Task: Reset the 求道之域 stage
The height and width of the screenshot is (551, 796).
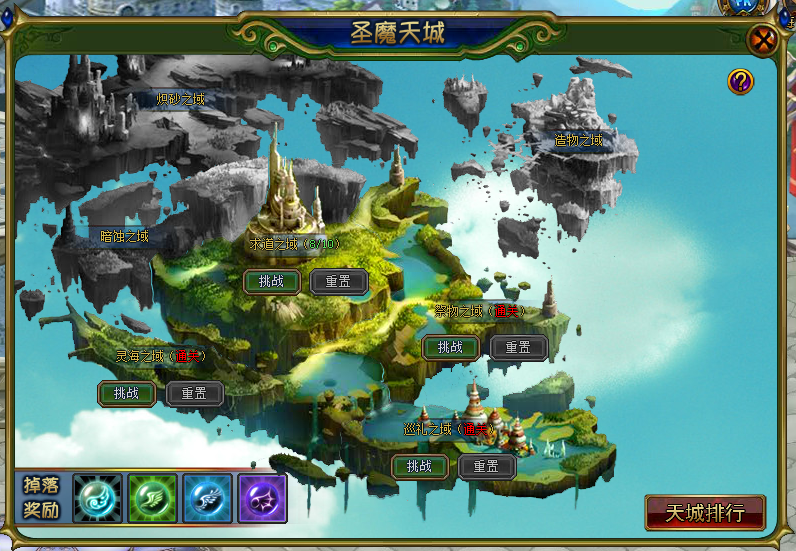Action: [339, 281]
